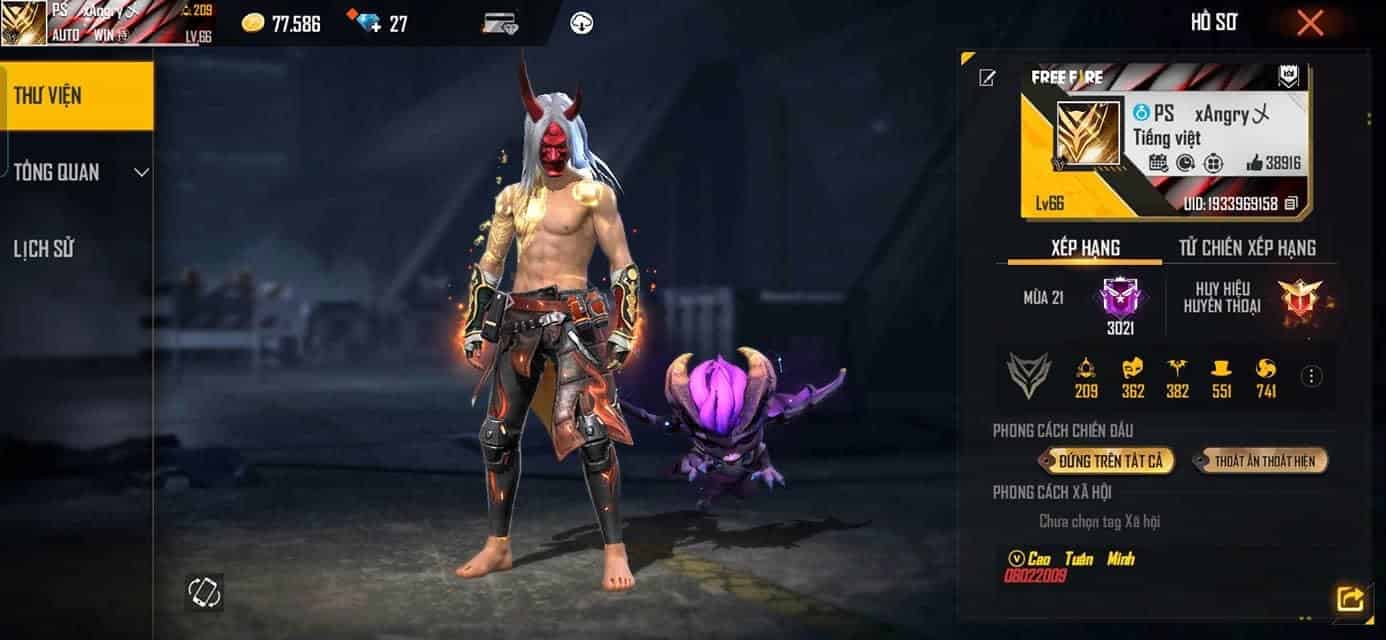1386x640 pixels.
Task: Click the edit profile pencil icon
Action: point(987,78)
